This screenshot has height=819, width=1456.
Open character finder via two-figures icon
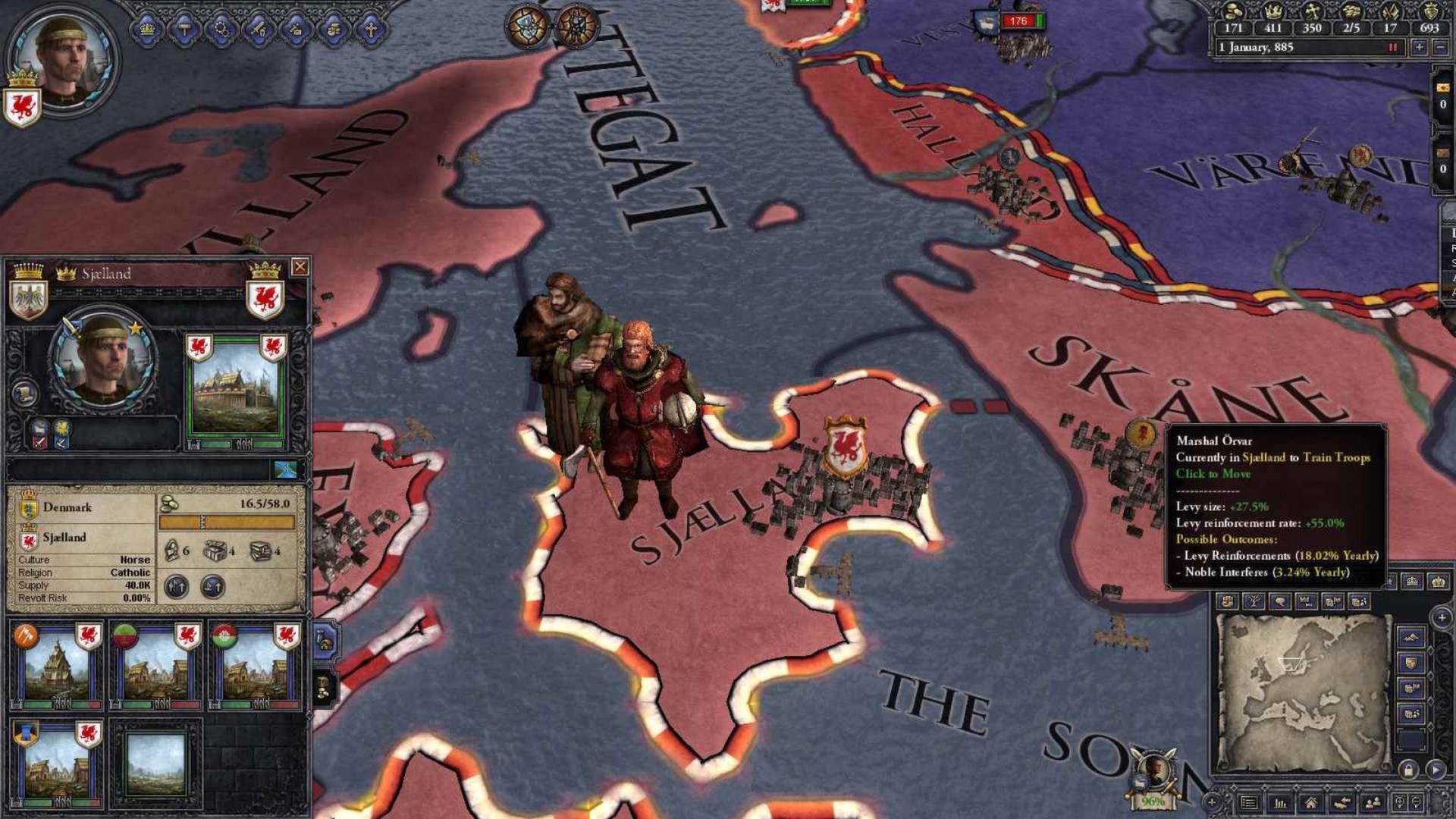(x=1373, y=803)
